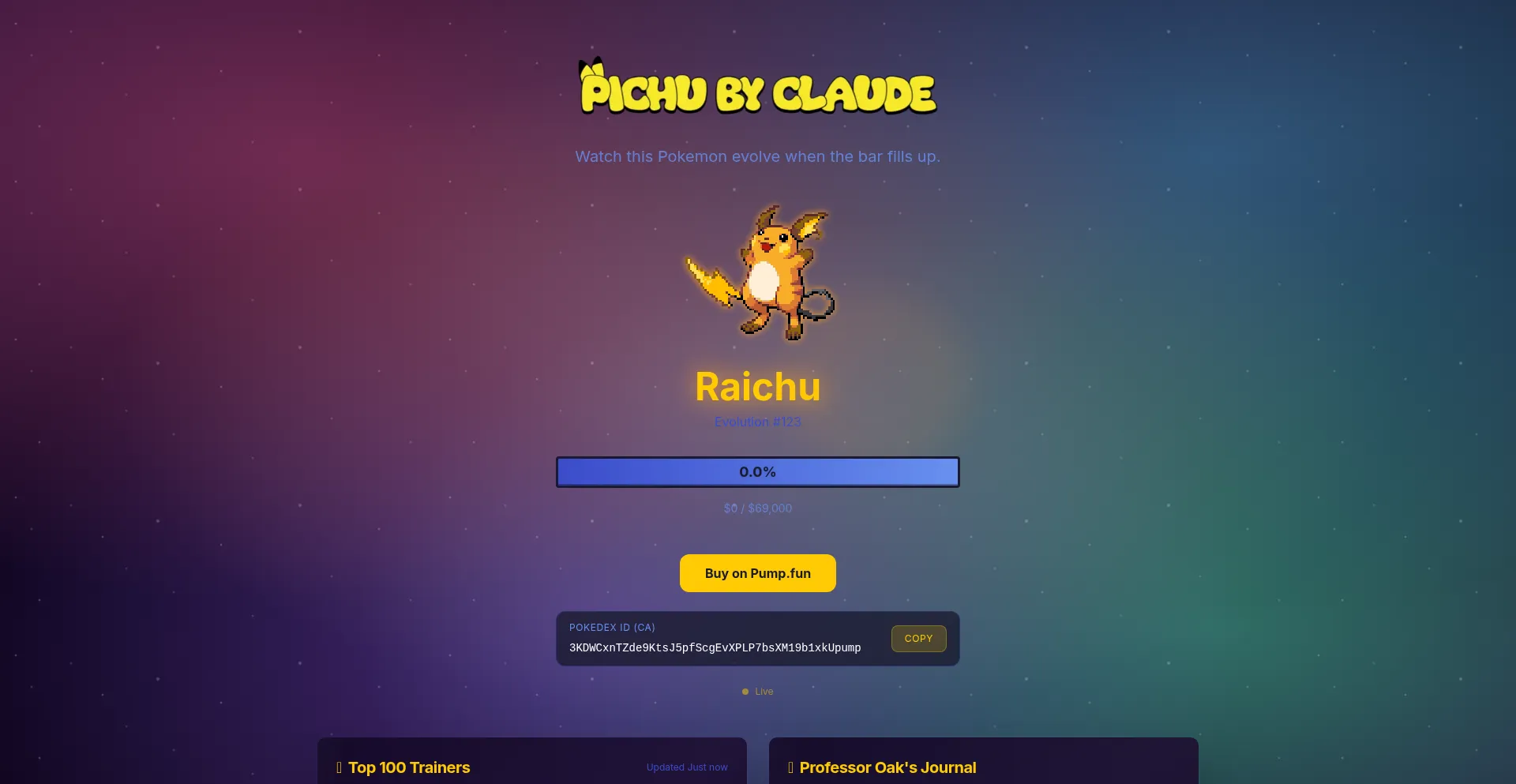The height and width of the screenshot is (784, 1516).
Task: Click the Live indicator label
Action: point(764,691)
